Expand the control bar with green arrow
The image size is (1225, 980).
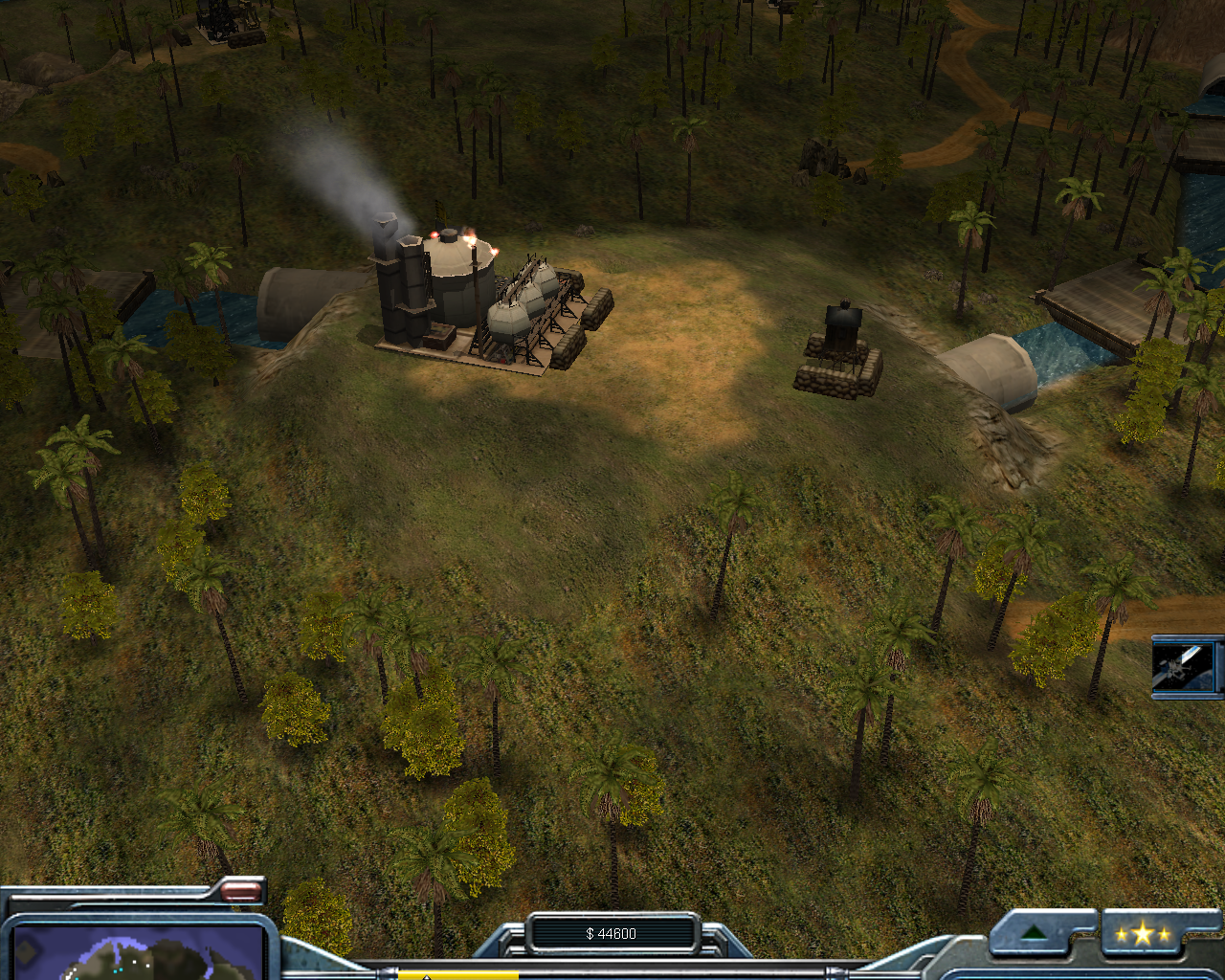[x=1033, y=933]
